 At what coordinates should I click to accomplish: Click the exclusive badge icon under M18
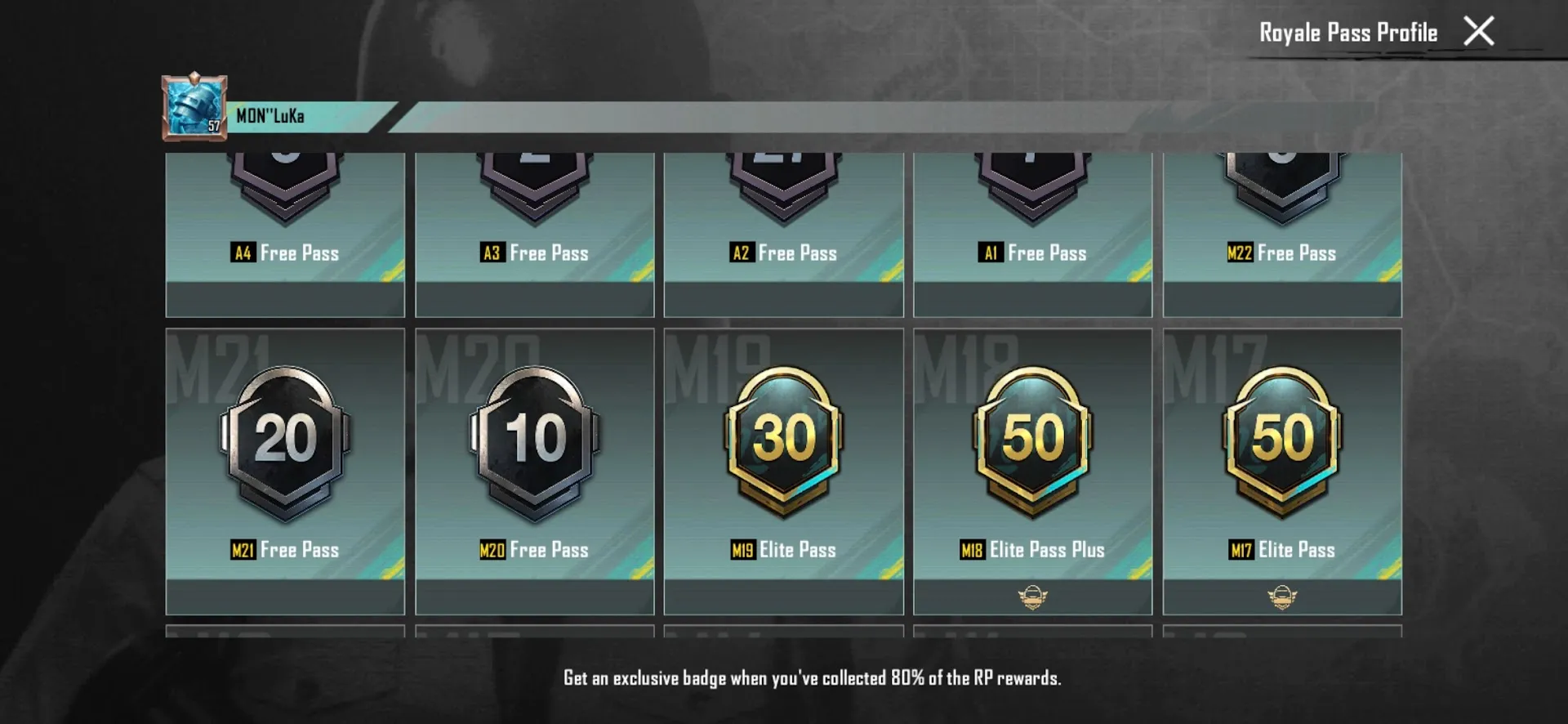1031,597
